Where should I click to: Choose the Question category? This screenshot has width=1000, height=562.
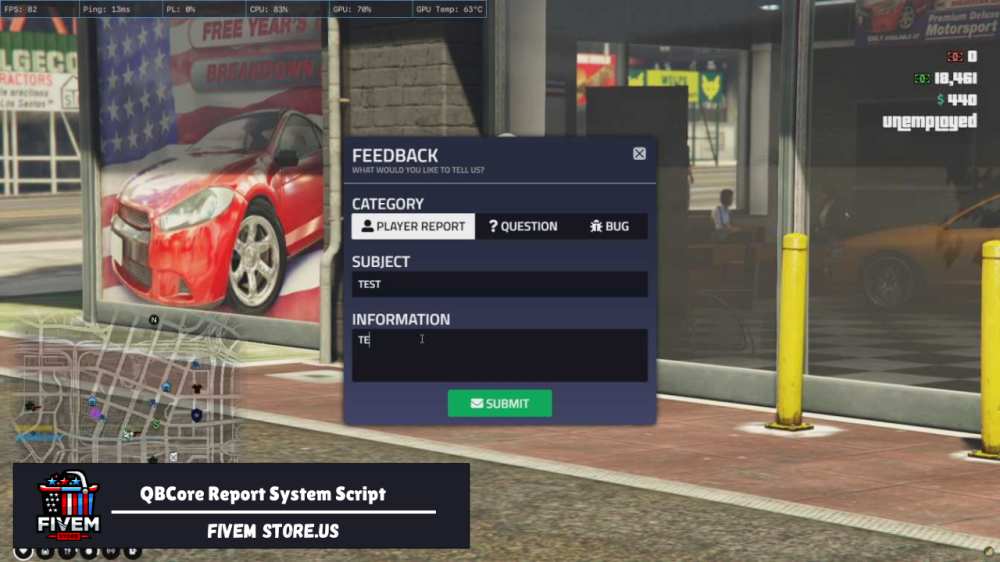coord(523,226)
